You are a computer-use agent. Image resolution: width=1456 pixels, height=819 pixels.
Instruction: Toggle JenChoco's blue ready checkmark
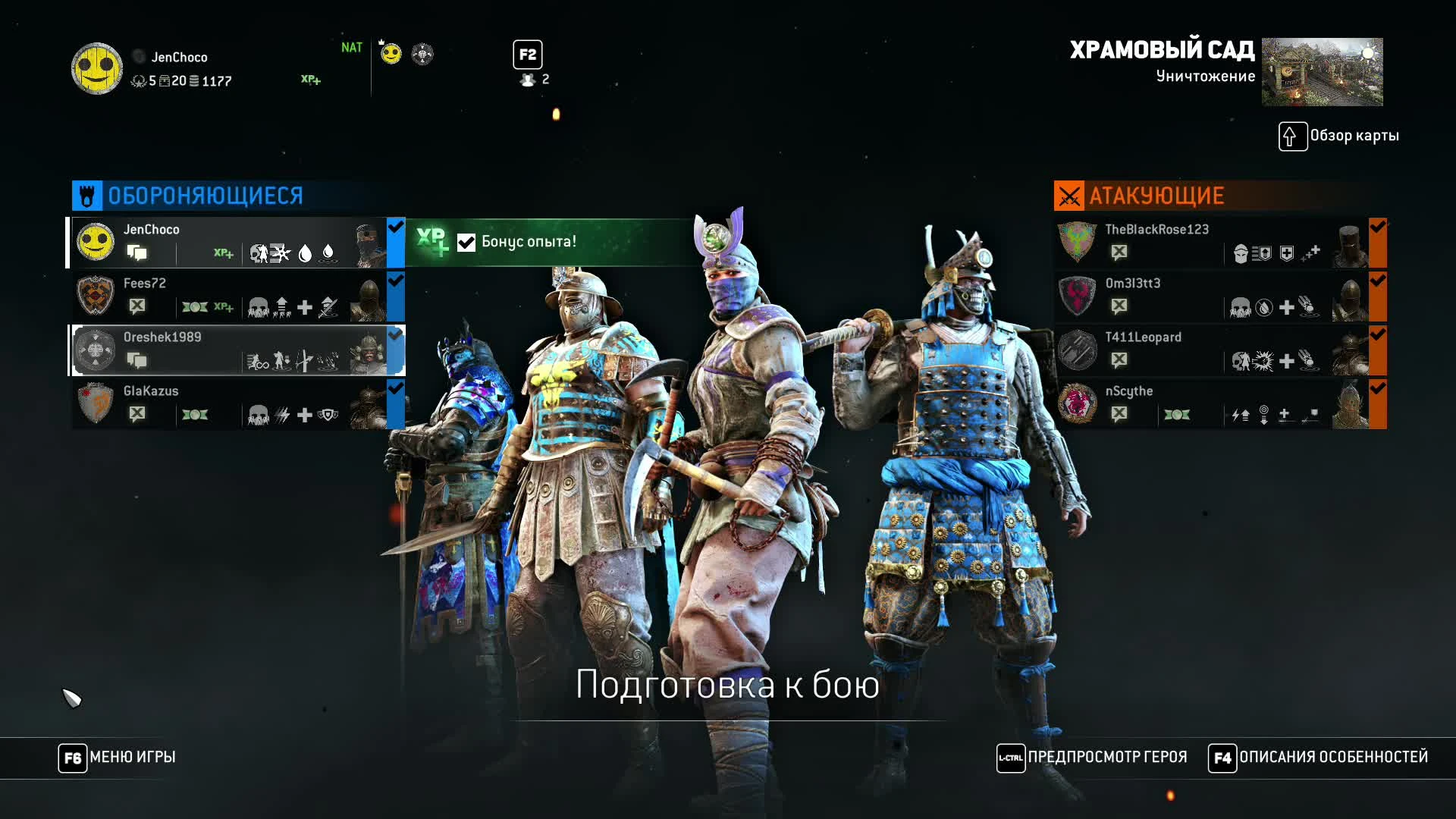pyautogui.click(x=394, y=225)
